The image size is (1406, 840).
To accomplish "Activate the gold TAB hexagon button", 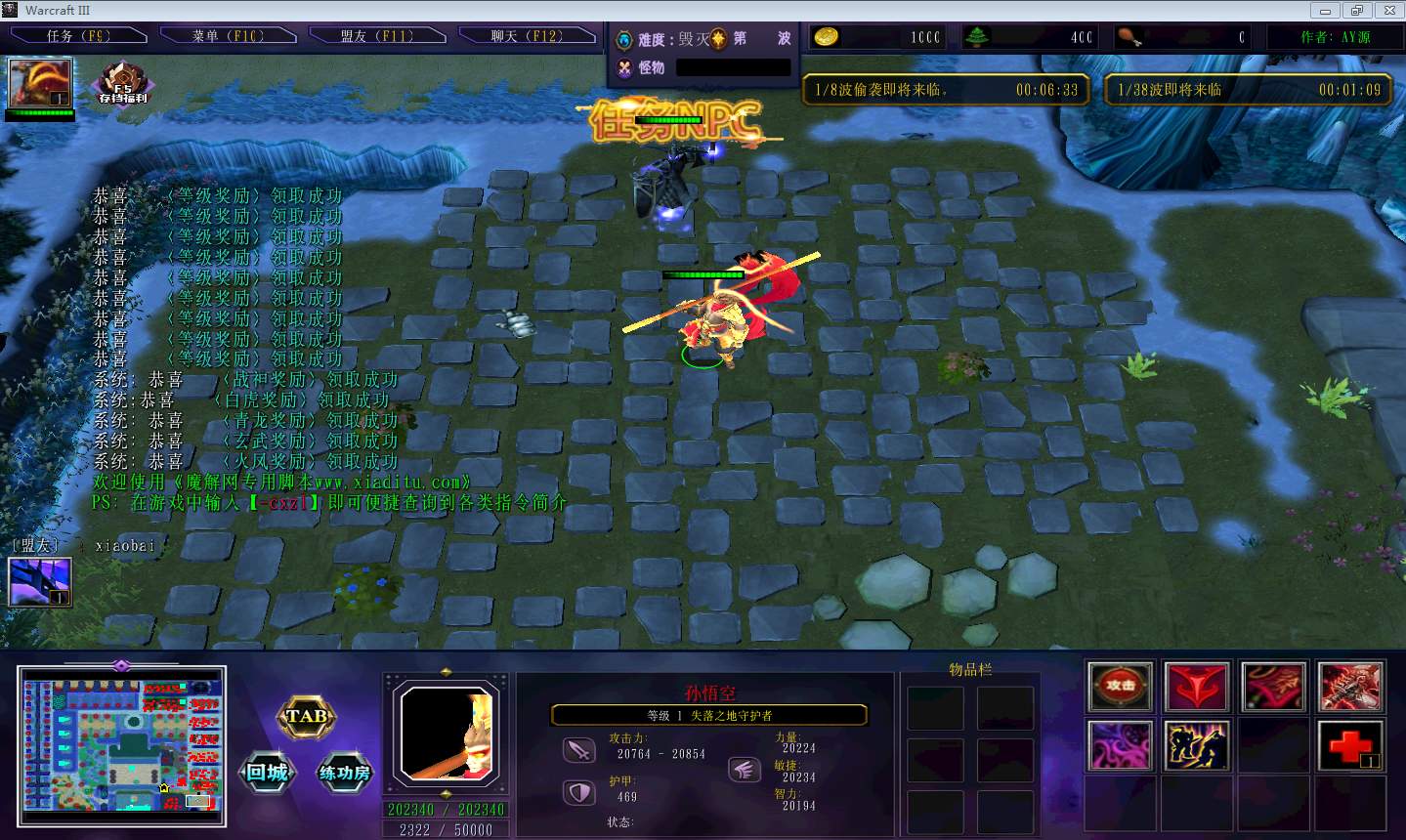I will point(307,717).
